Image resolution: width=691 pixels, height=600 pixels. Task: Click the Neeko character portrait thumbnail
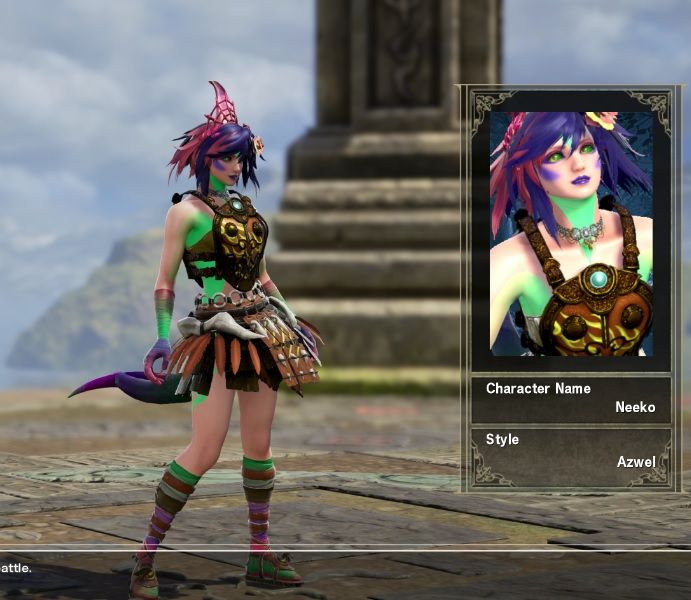[571, 233]
